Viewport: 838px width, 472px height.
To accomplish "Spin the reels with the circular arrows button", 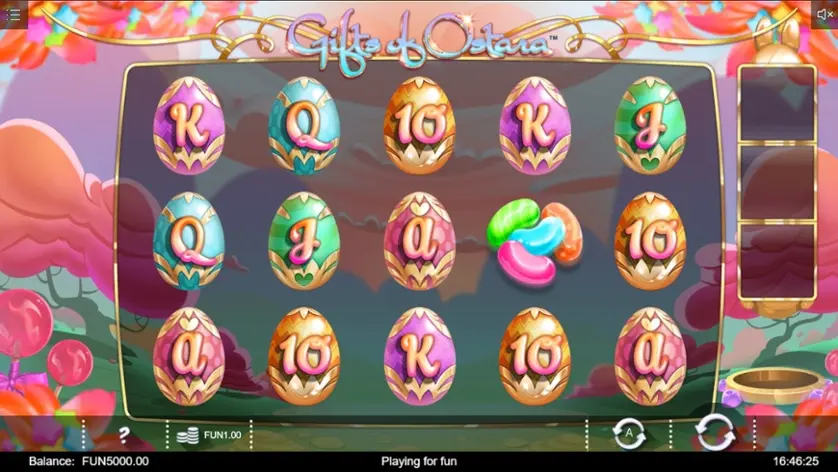I will pyautogui.click(x=714, y=433).
